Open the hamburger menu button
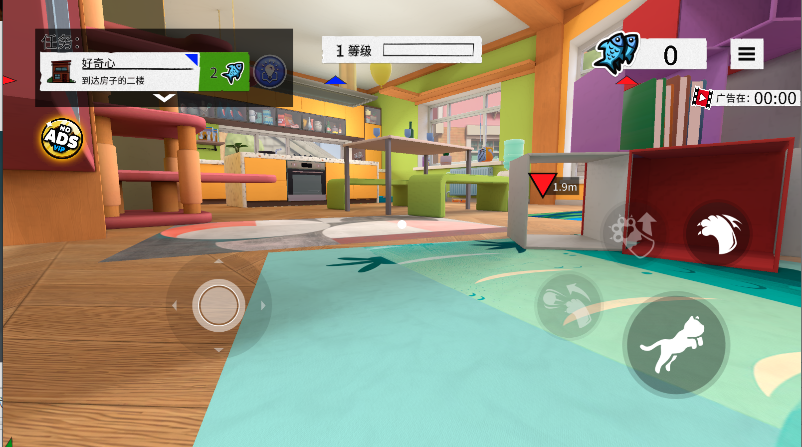 [747, 54]
